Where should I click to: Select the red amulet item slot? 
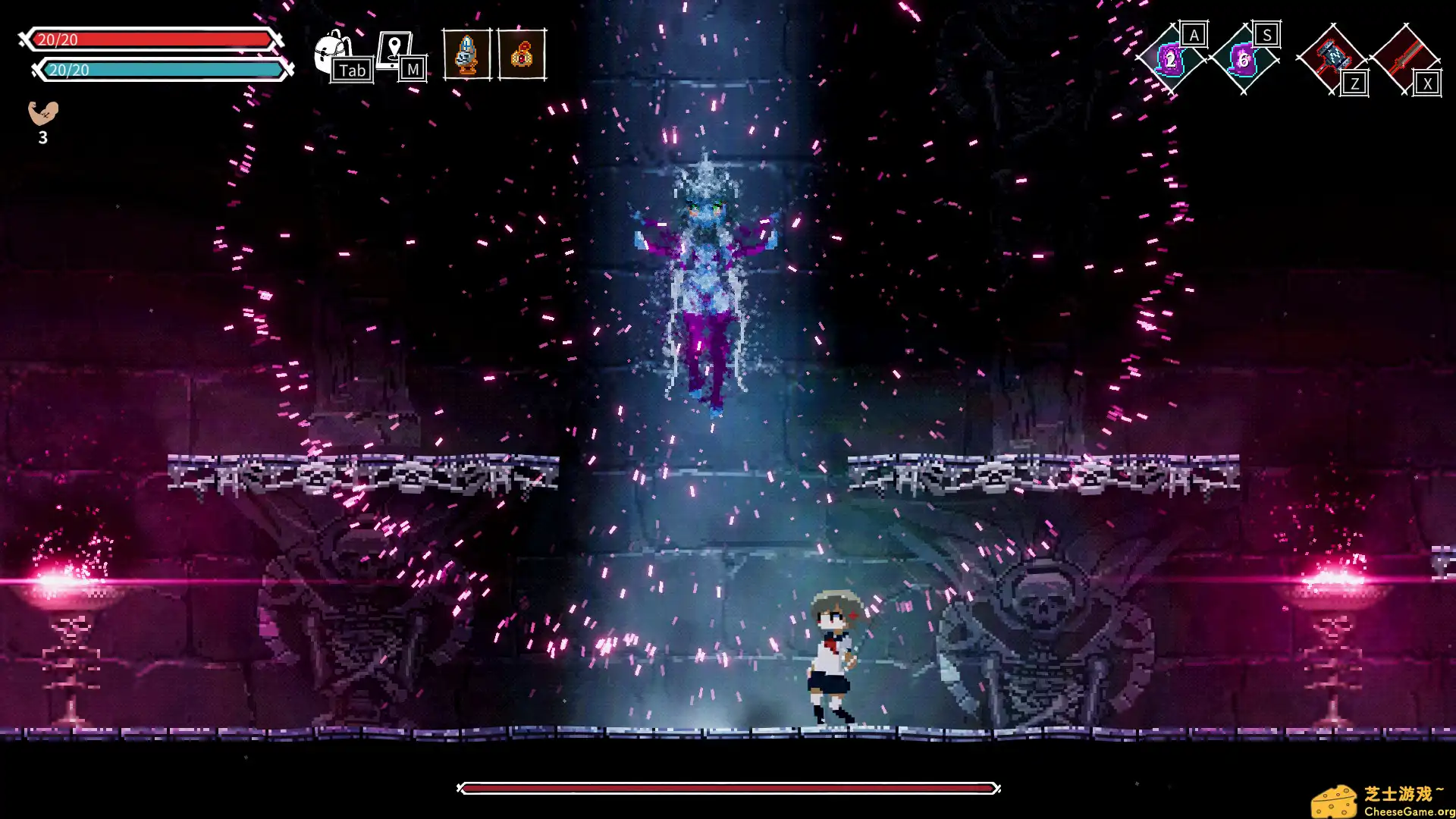click(x=522, y=55)
